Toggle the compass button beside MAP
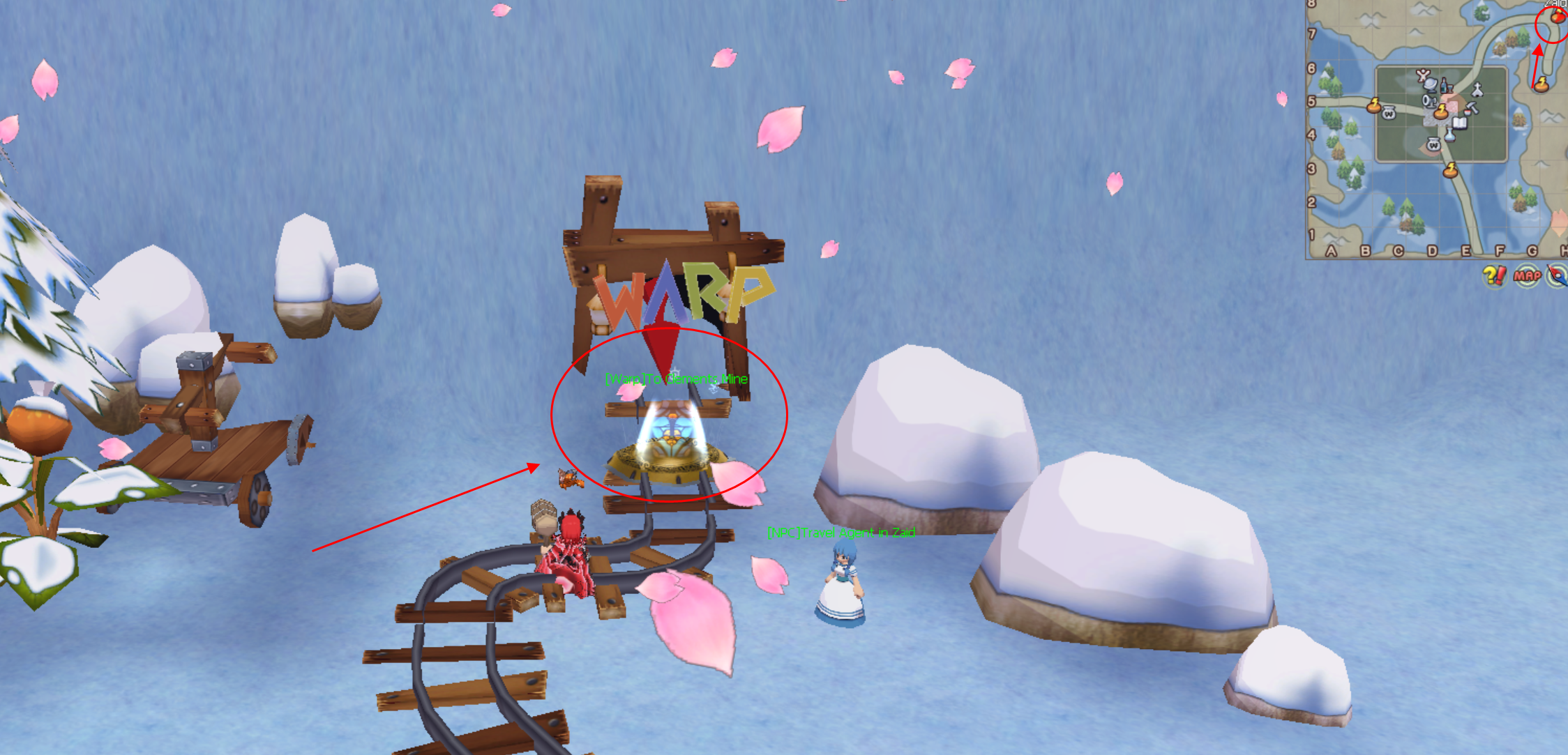This screenshot has width=1568, height=755. point(1558,276)
